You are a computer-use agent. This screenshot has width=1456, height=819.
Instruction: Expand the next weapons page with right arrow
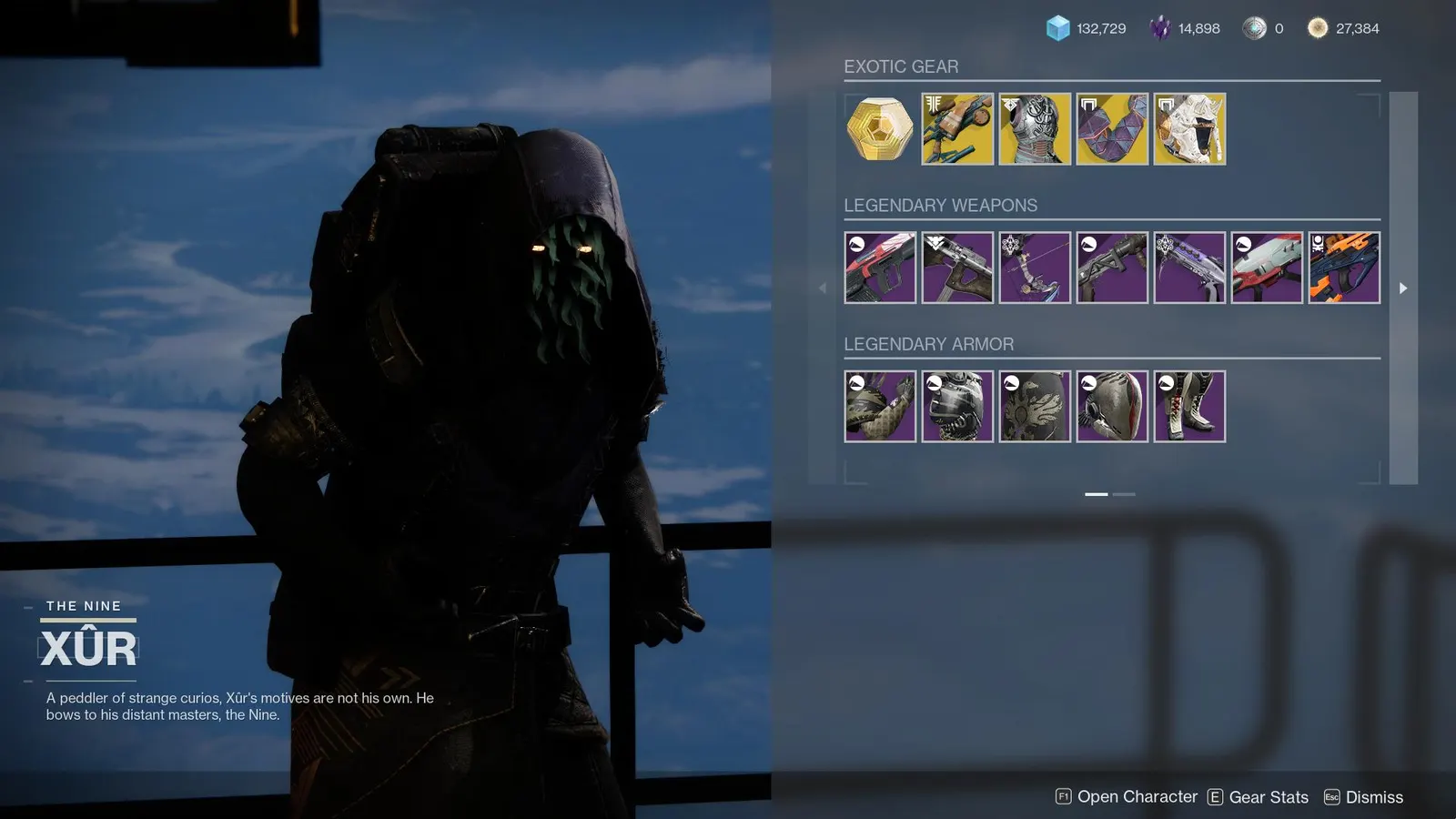[1403, 288]
